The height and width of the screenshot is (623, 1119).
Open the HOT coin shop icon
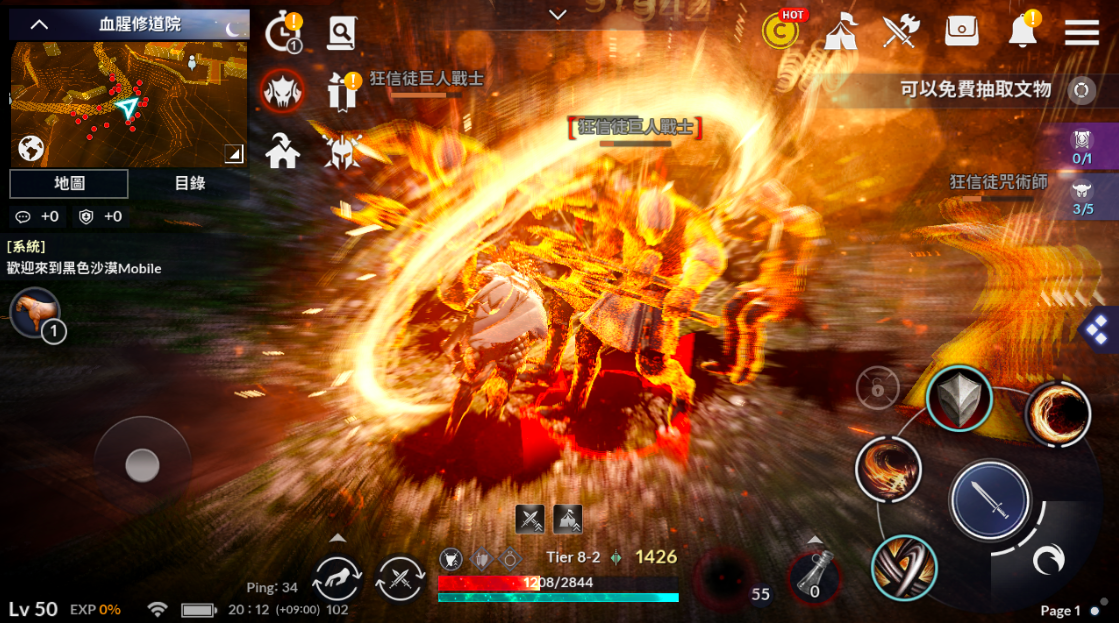(x=781, y=31)
